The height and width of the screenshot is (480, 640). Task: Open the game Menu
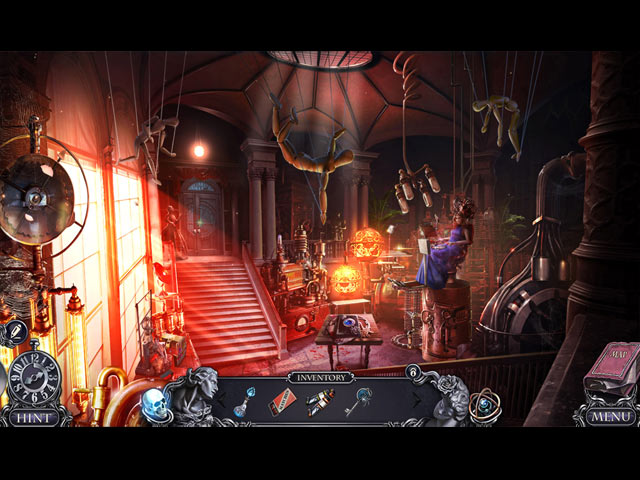(x=606, y=417)
